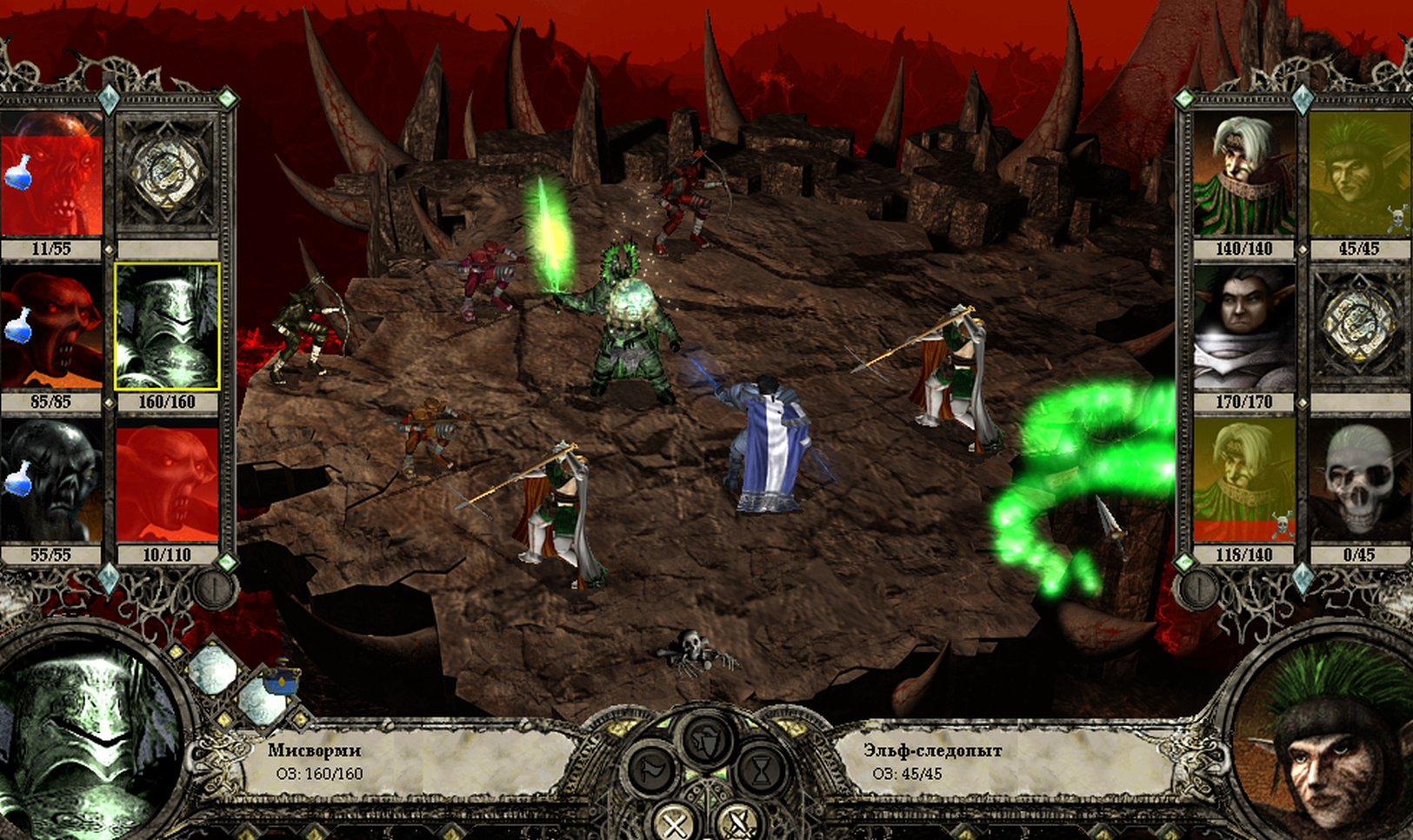
Task: Click the X button in battle controls
Action: (x=673, y=822)
